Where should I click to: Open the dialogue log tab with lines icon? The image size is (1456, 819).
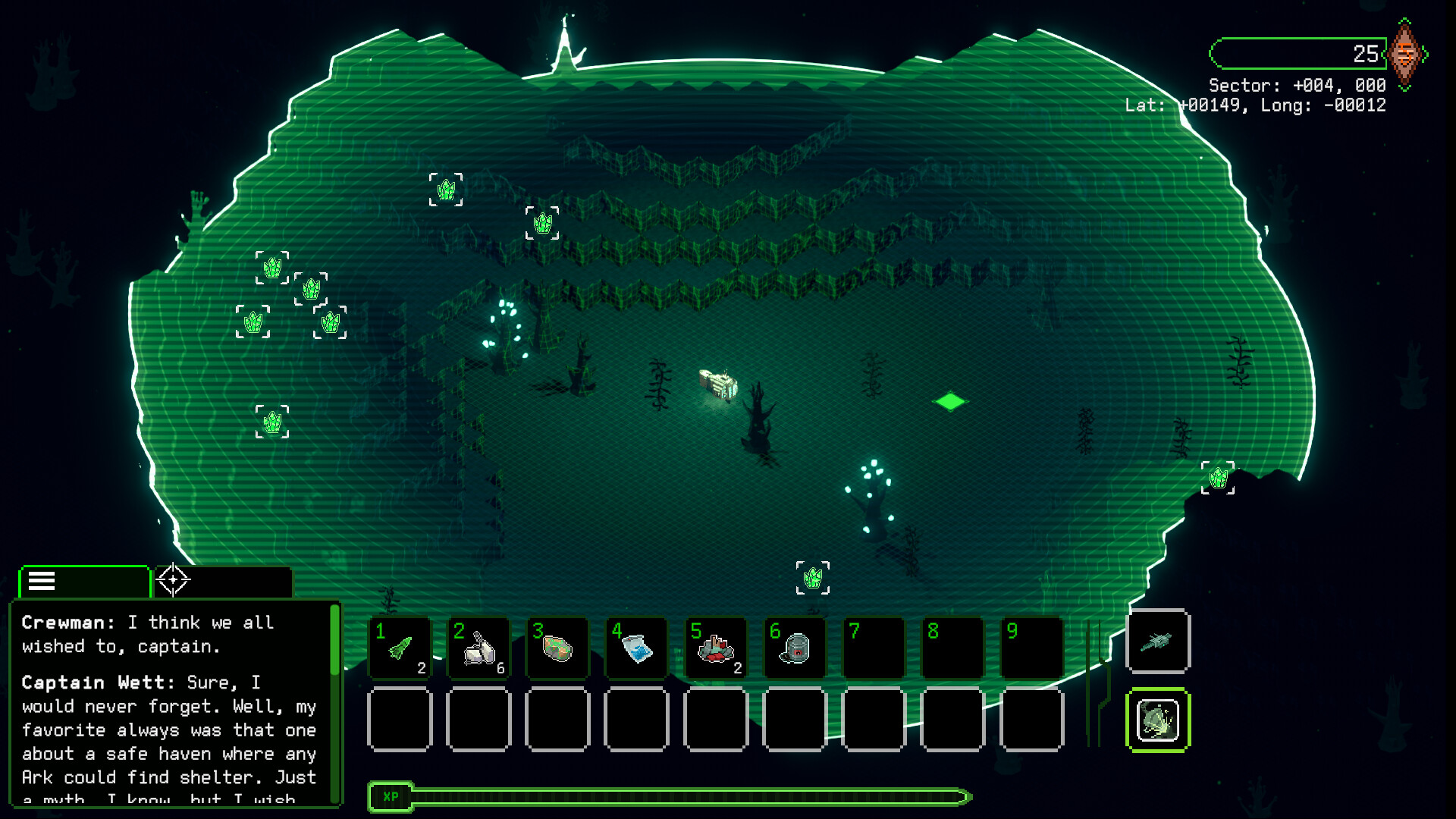pos(83,582)
